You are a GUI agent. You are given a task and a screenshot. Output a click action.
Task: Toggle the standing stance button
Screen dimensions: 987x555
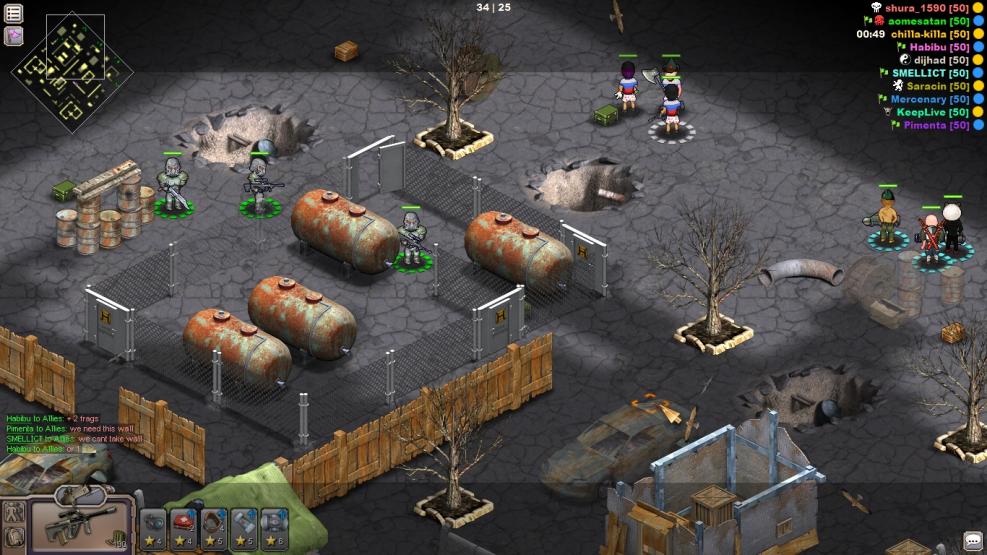click(14, 511)
